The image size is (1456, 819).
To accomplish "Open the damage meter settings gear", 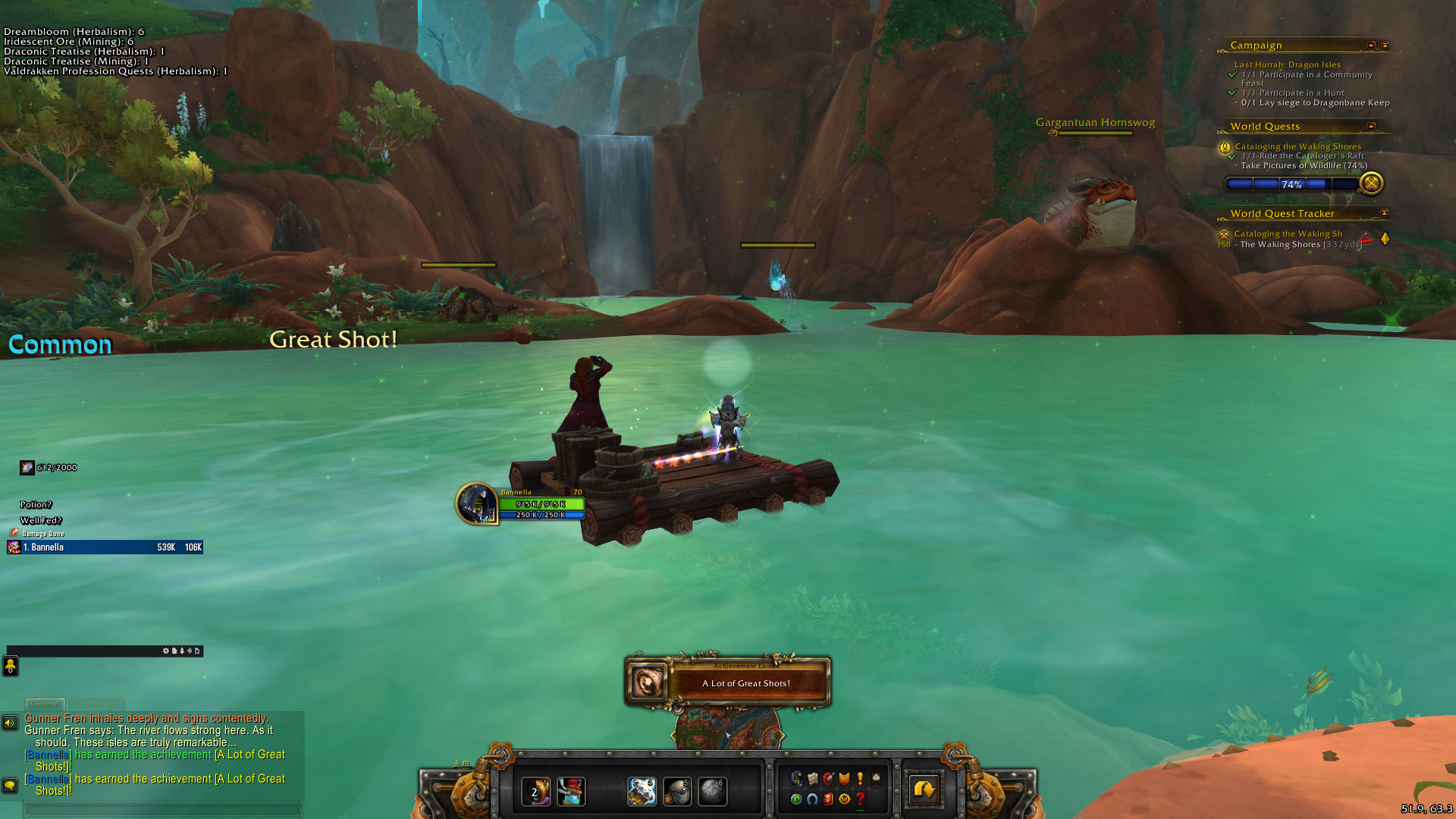I will tap(166, 651).
